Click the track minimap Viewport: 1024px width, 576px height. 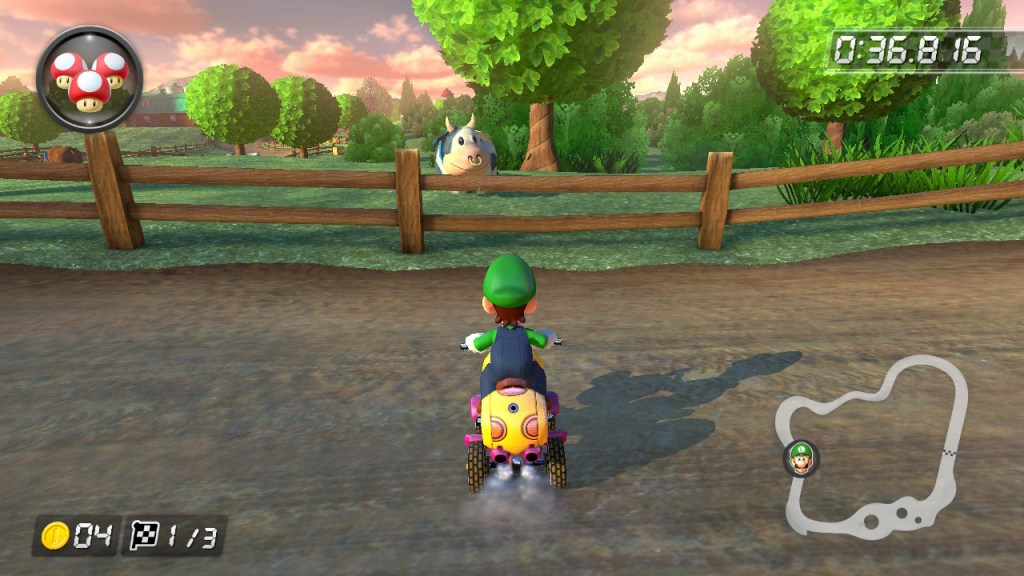coord(874,446)
